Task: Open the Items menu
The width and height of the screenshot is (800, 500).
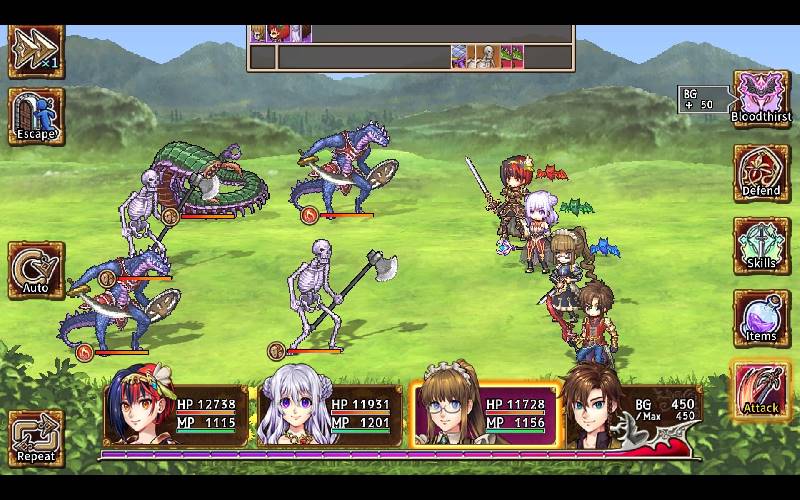Action: 762,317
